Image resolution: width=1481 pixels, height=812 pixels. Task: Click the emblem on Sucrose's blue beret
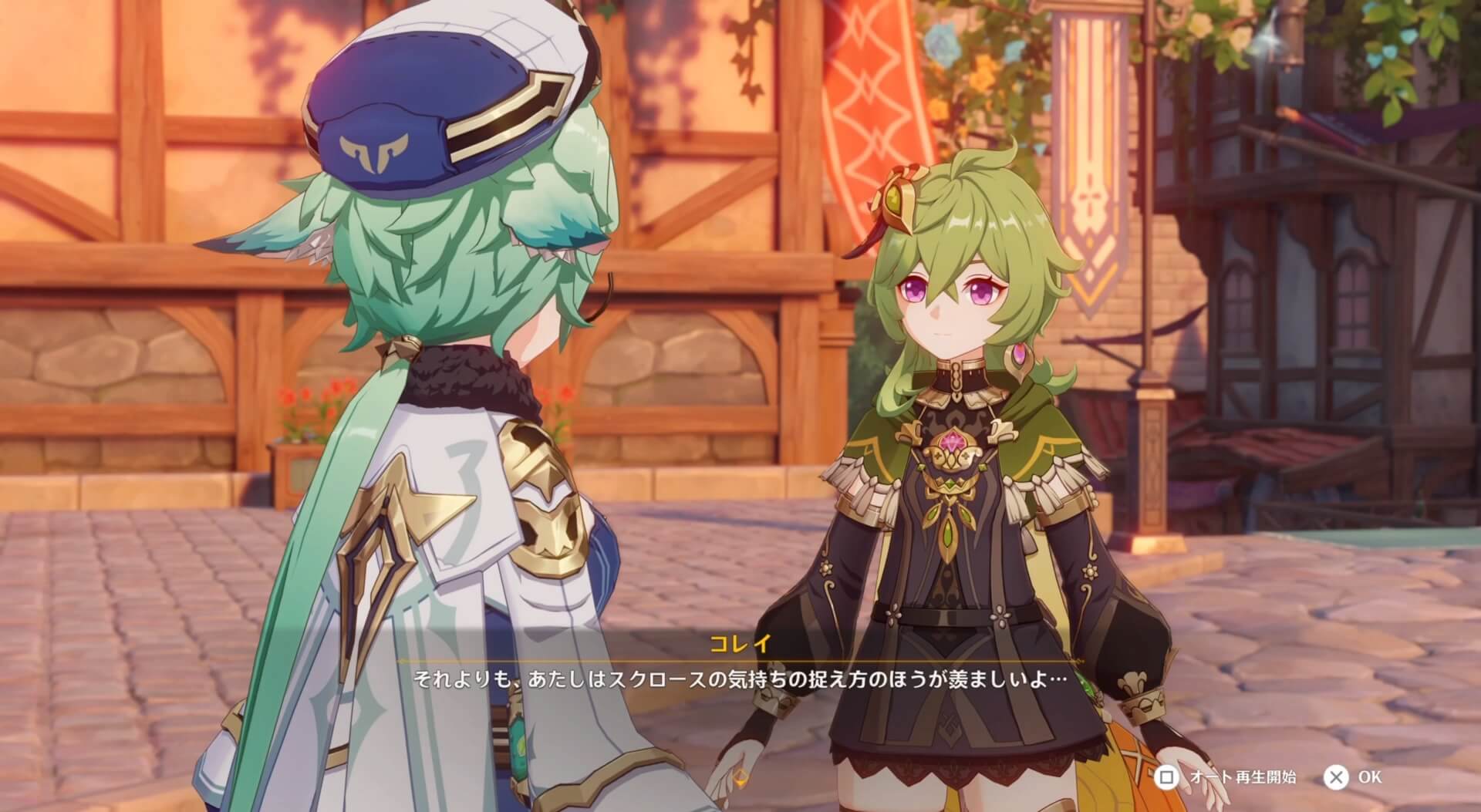[x=376, y=151]
